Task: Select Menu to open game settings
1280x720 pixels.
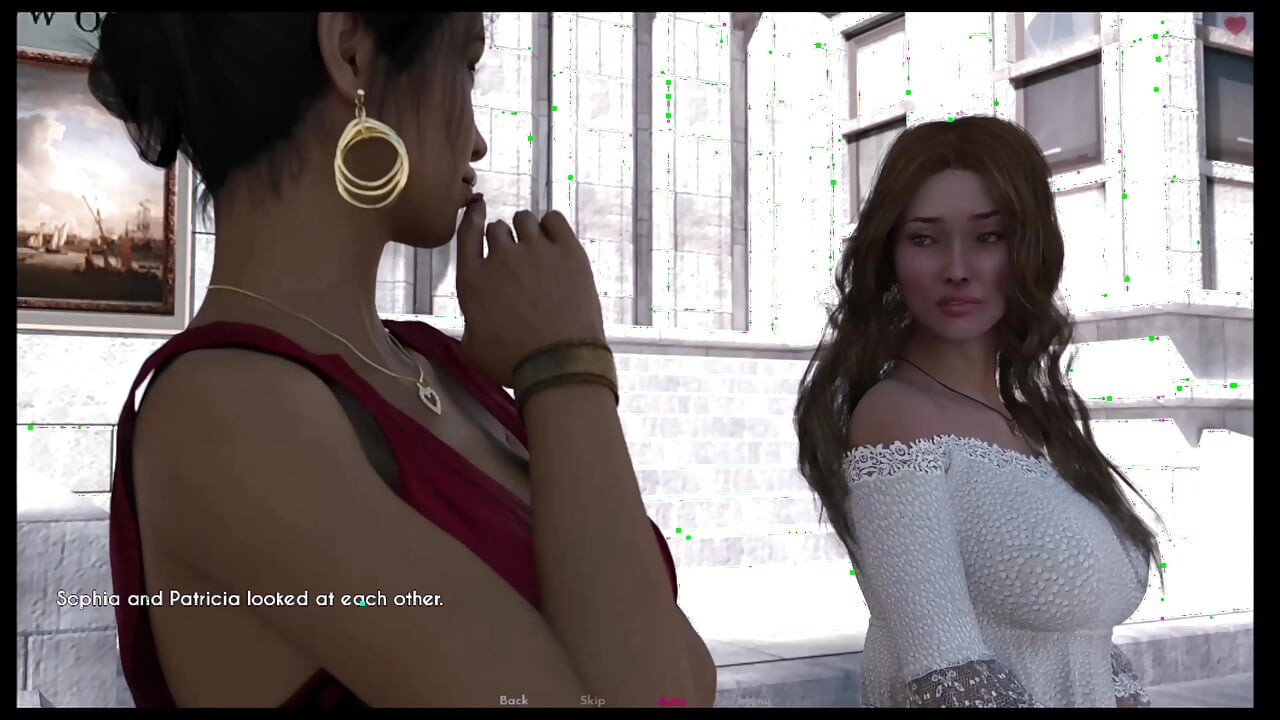Action: (x=754, y=700)
